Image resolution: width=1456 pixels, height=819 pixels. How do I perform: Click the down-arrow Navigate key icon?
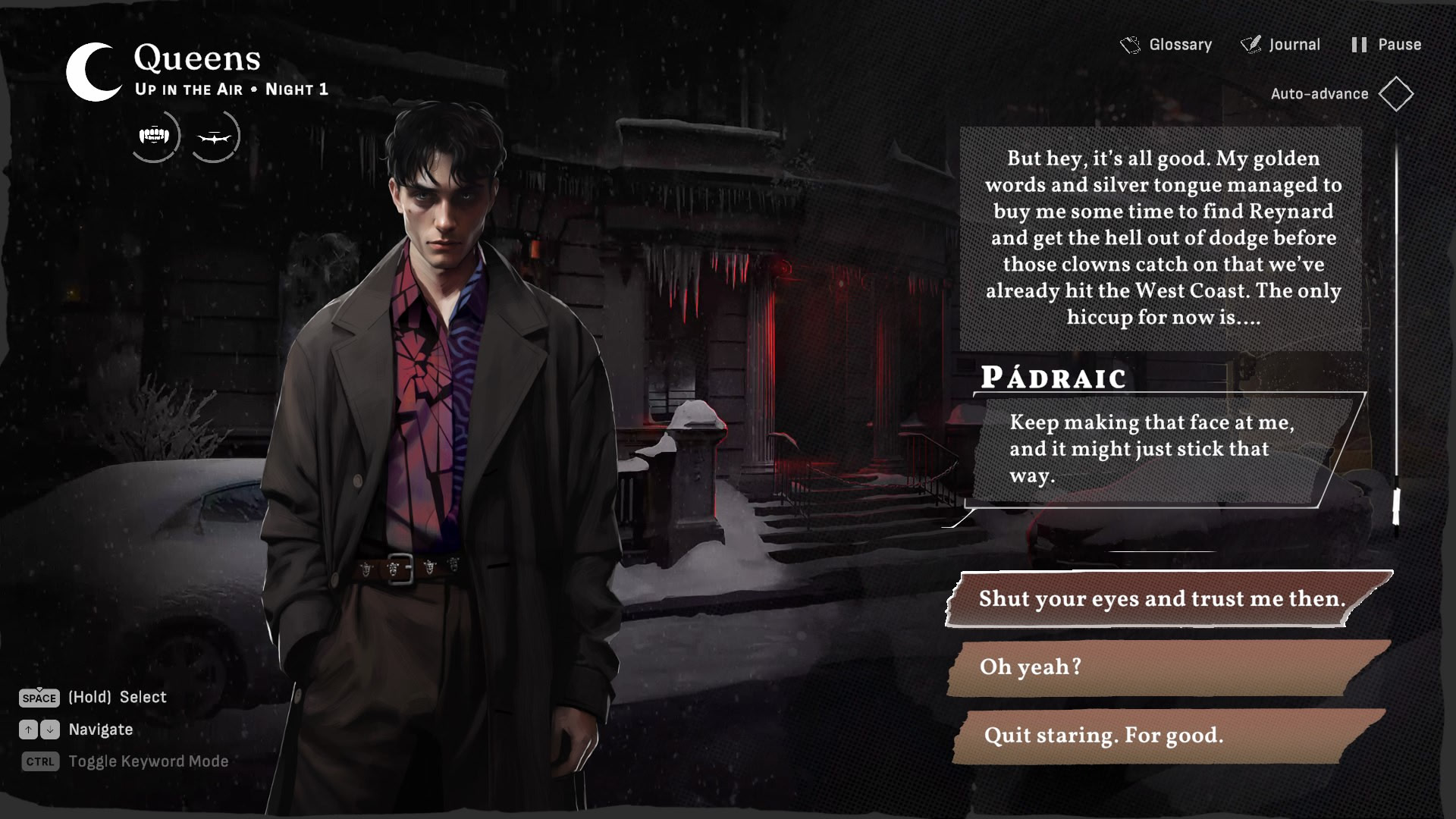pos(50,730)
